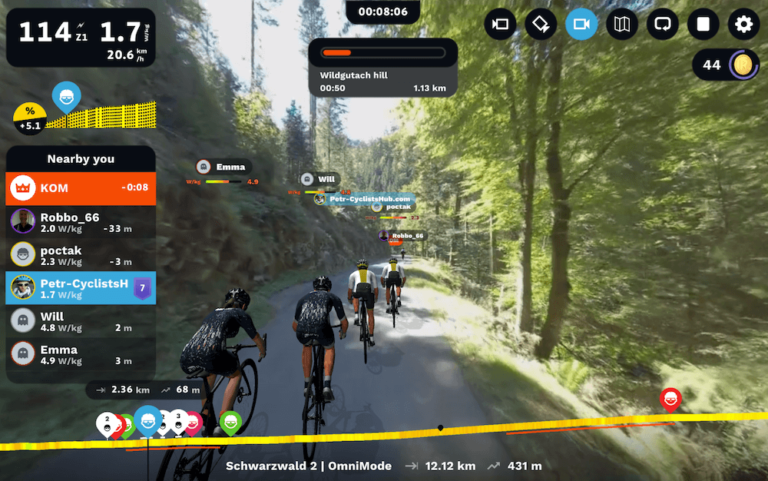
Task: Stop the ride with the square button
Action: pyautogui.click(x=703, y=24)
